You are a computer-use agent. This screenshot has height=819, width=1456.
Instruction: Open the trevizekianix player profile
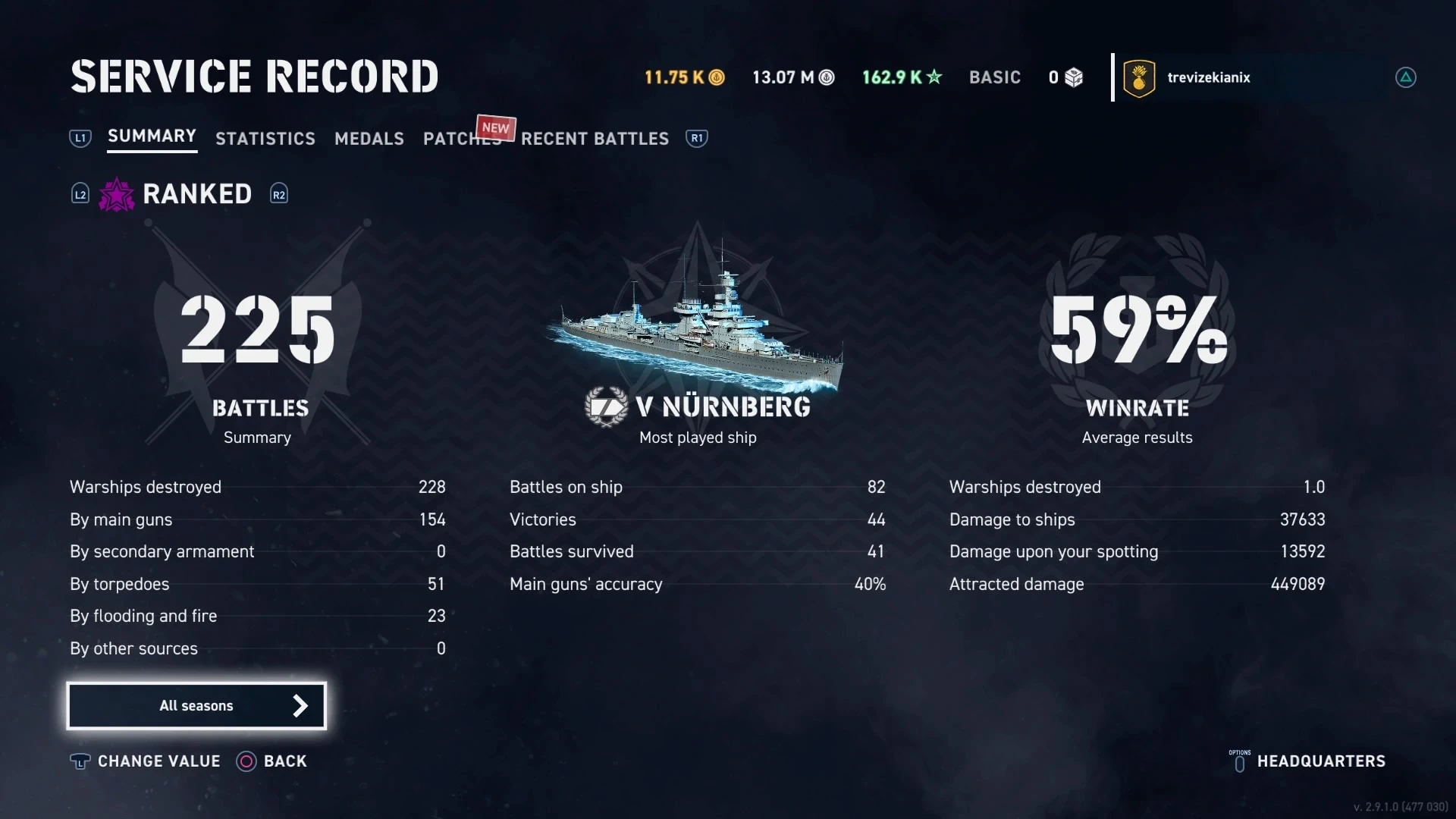point(1208,77)
